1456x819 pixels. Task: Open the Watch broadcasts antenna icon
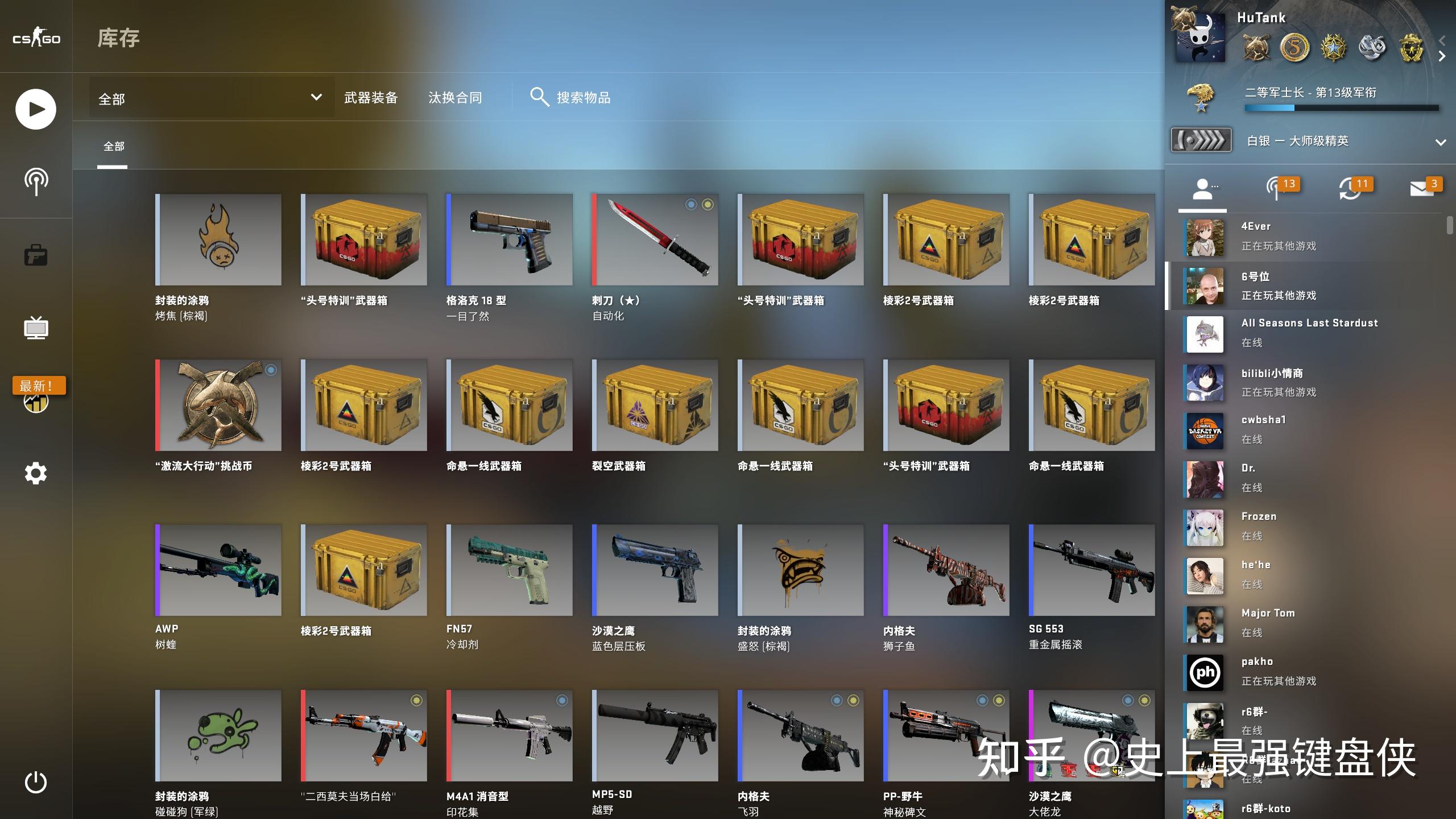point(35,181)
